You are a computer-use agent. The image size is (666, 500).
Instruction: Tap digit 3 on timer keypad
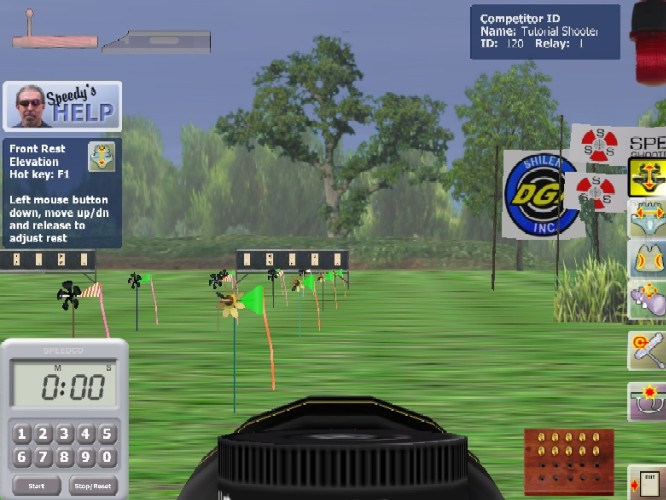[x=64, y=434]
